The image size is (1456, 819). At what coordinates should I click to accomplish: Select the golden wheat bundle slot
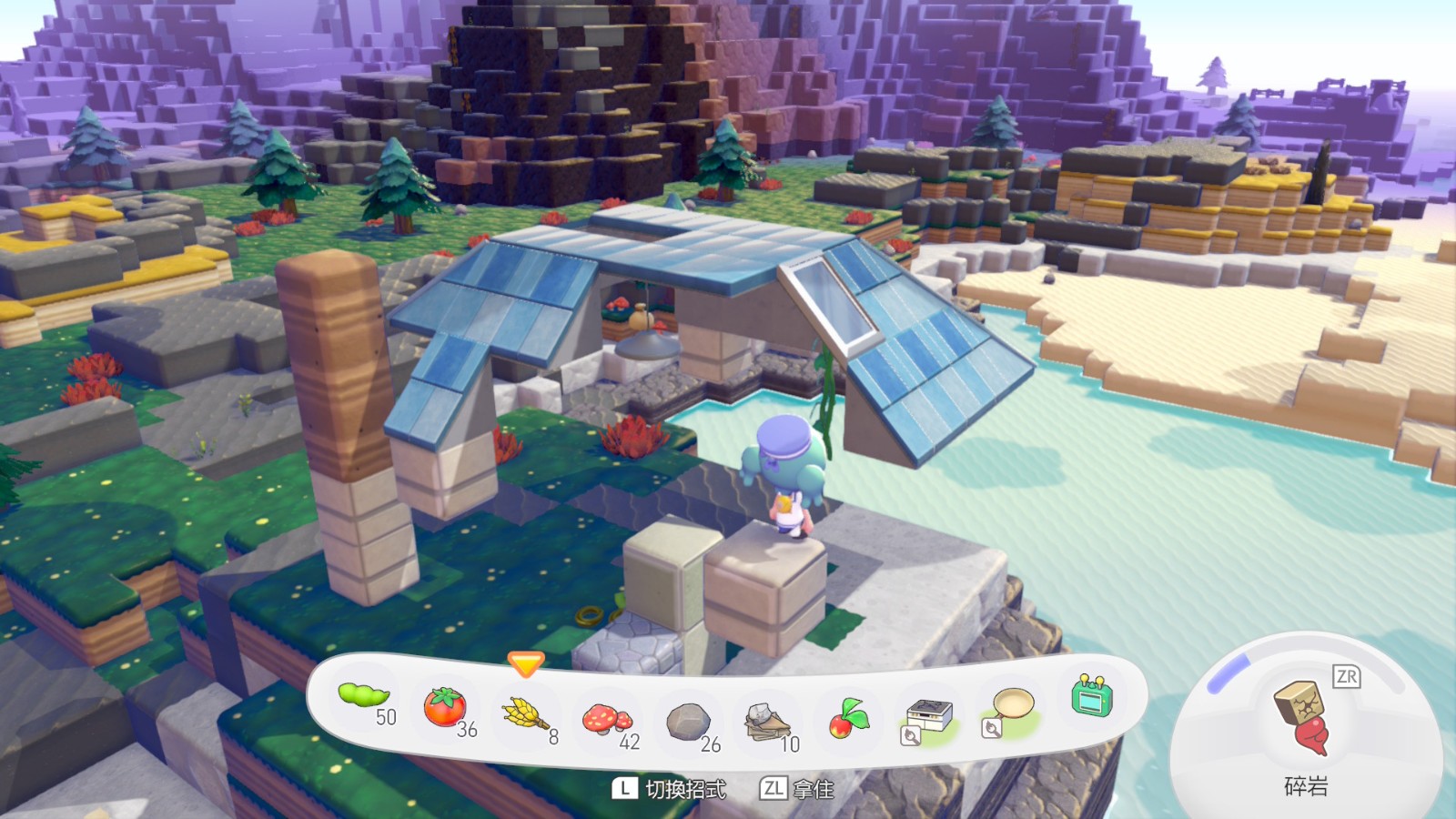click(525, 714)
